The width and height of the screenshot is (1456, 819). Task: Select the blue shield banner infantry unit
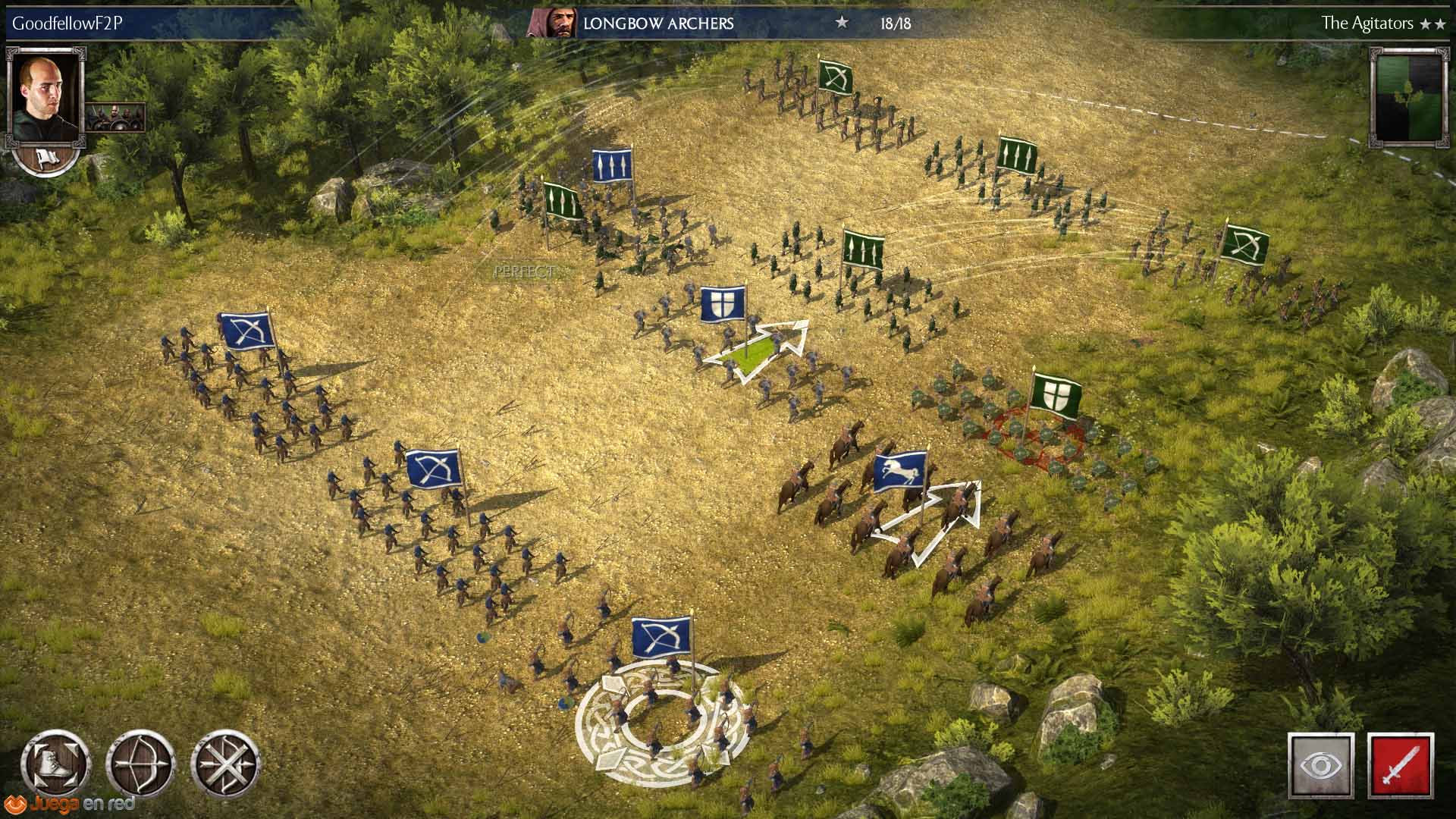point(721,304)
